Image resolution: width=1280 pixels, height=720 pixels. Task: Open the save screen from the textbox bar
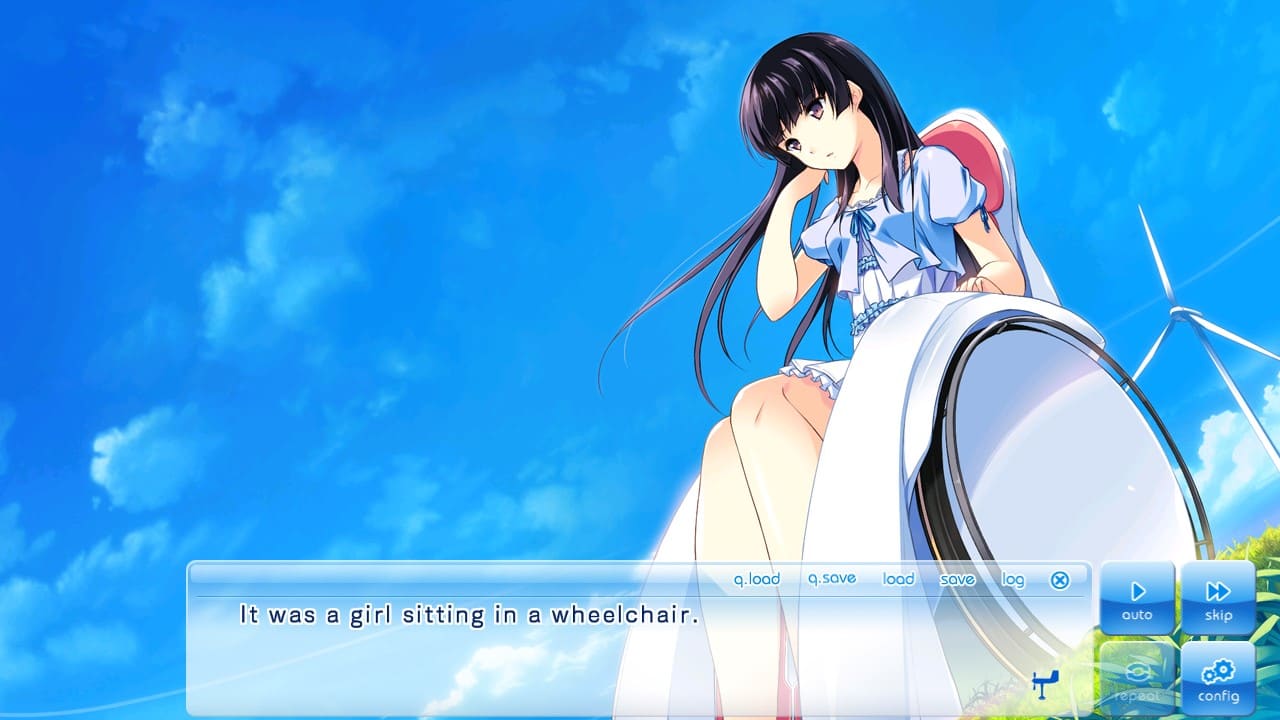tap(957, 579)
